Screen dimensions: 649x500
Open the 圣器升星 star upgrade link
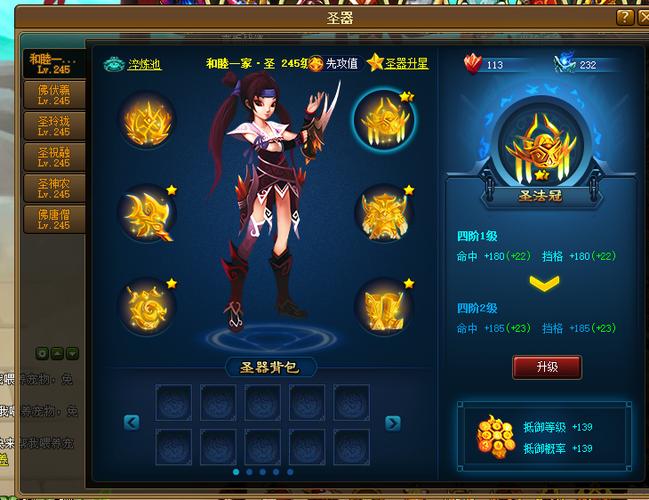399,64
